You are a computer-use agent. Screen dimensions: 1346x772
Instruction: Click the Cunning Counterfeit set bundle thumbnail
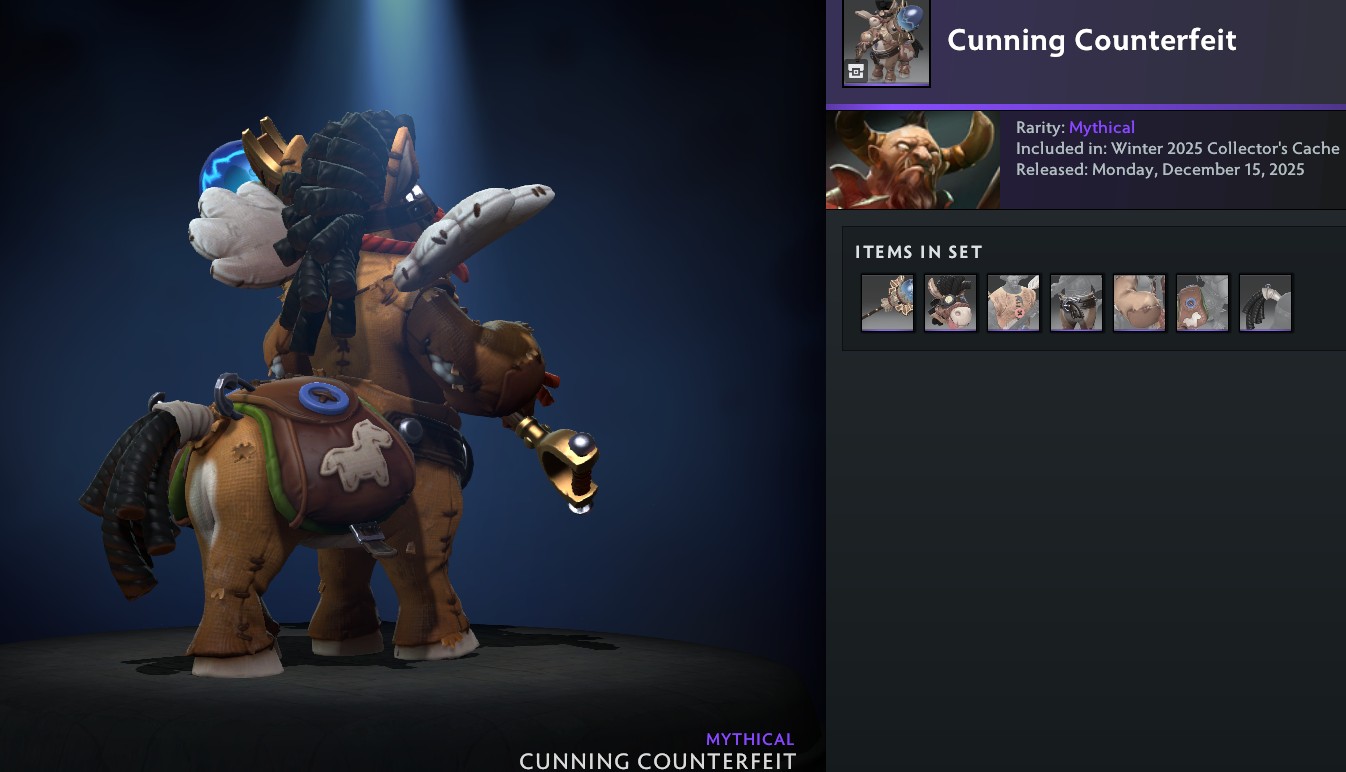coord(886,42)
